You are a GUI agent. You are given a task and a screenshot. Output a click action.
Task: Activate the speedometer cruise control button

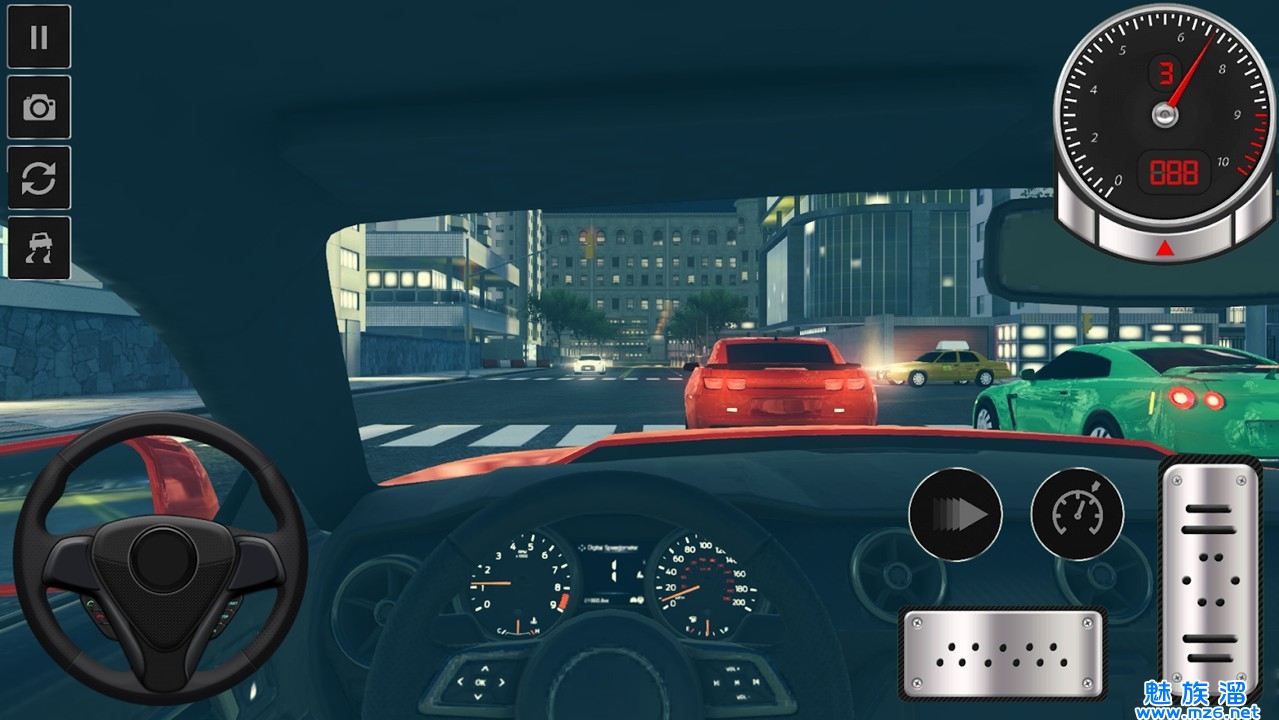[1077, 514]
